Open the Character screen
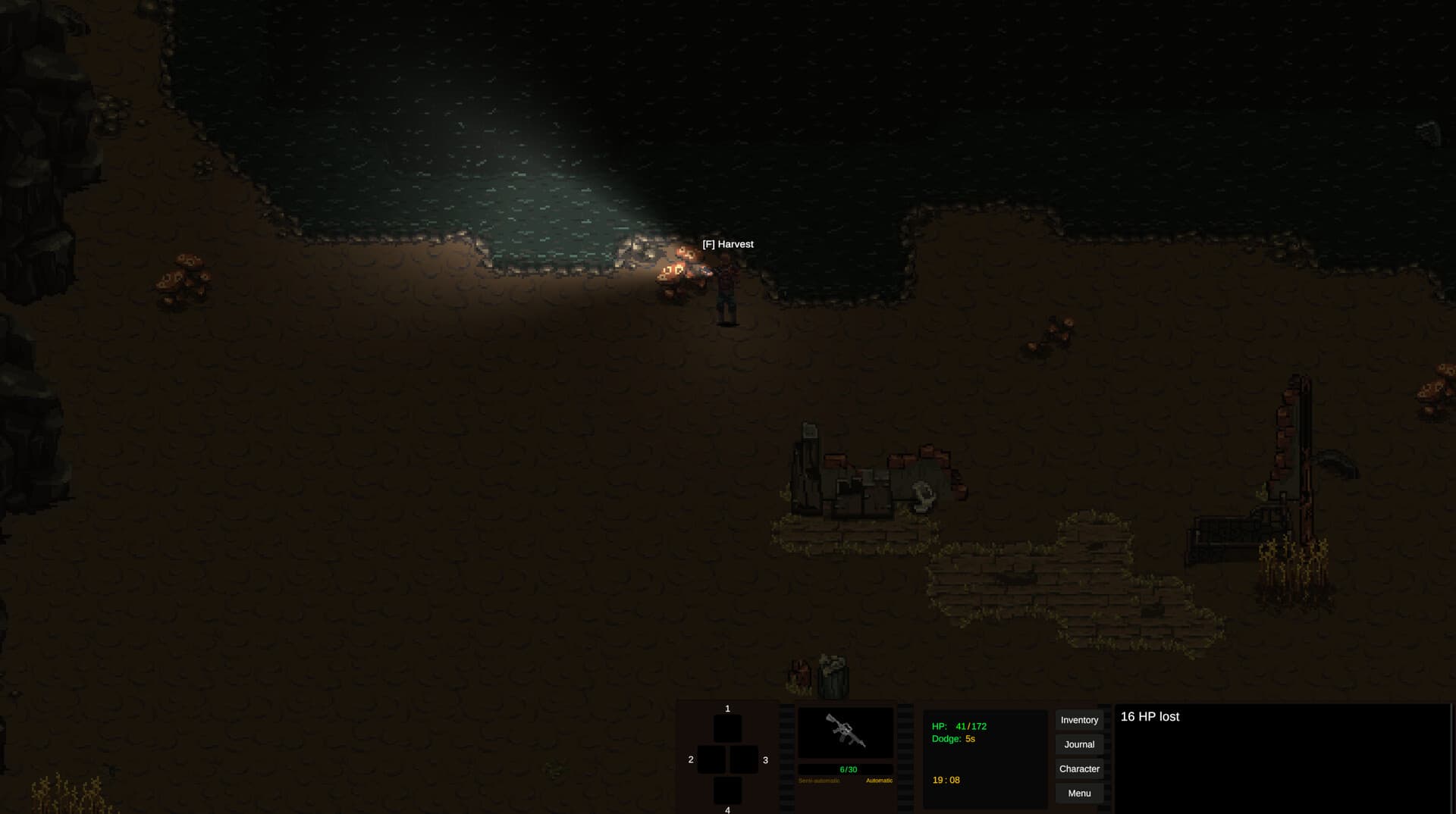1456x814 pixels. click(1079, 769)
